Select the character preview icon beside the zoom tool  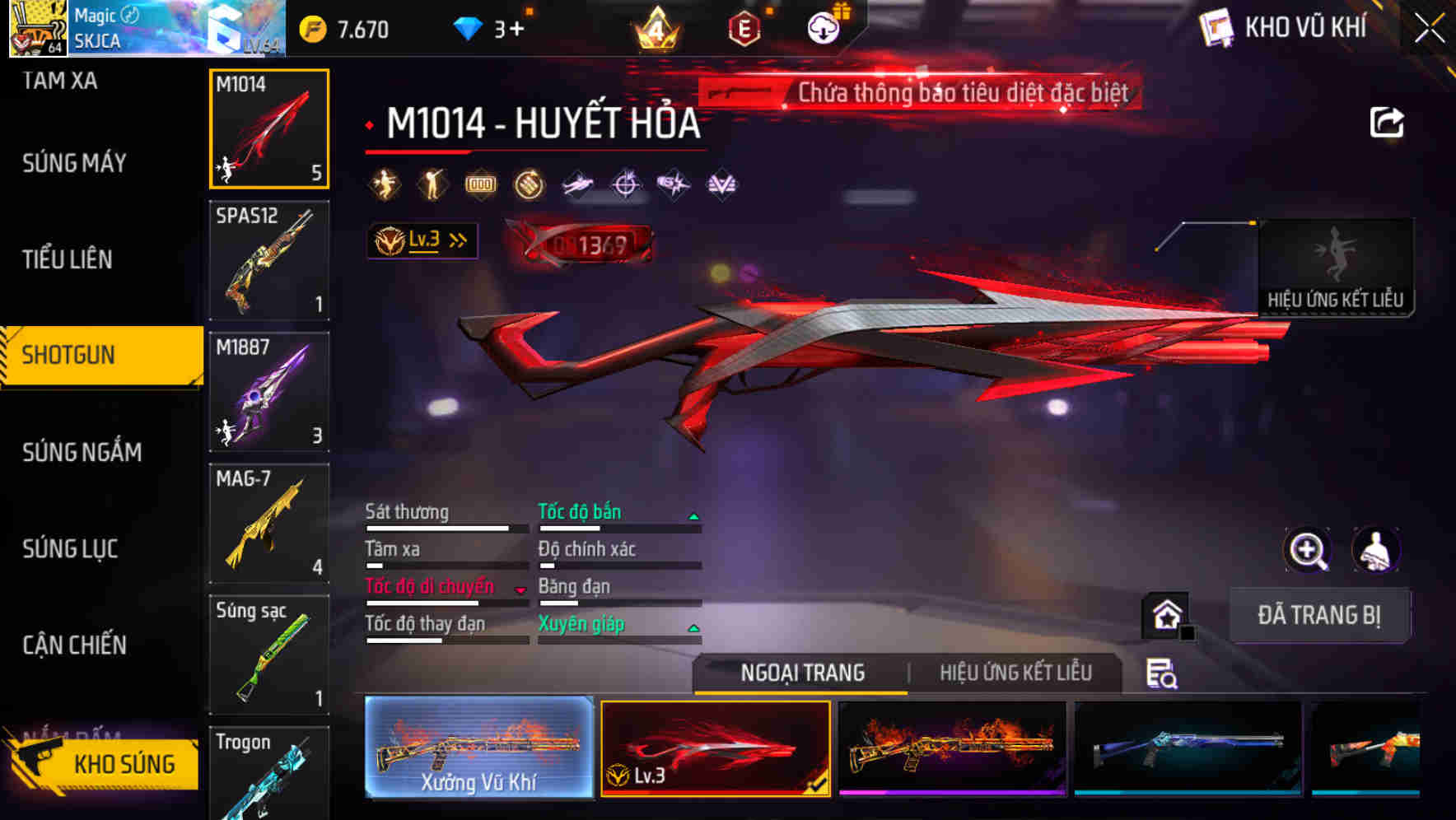[x=1377, y=550]
